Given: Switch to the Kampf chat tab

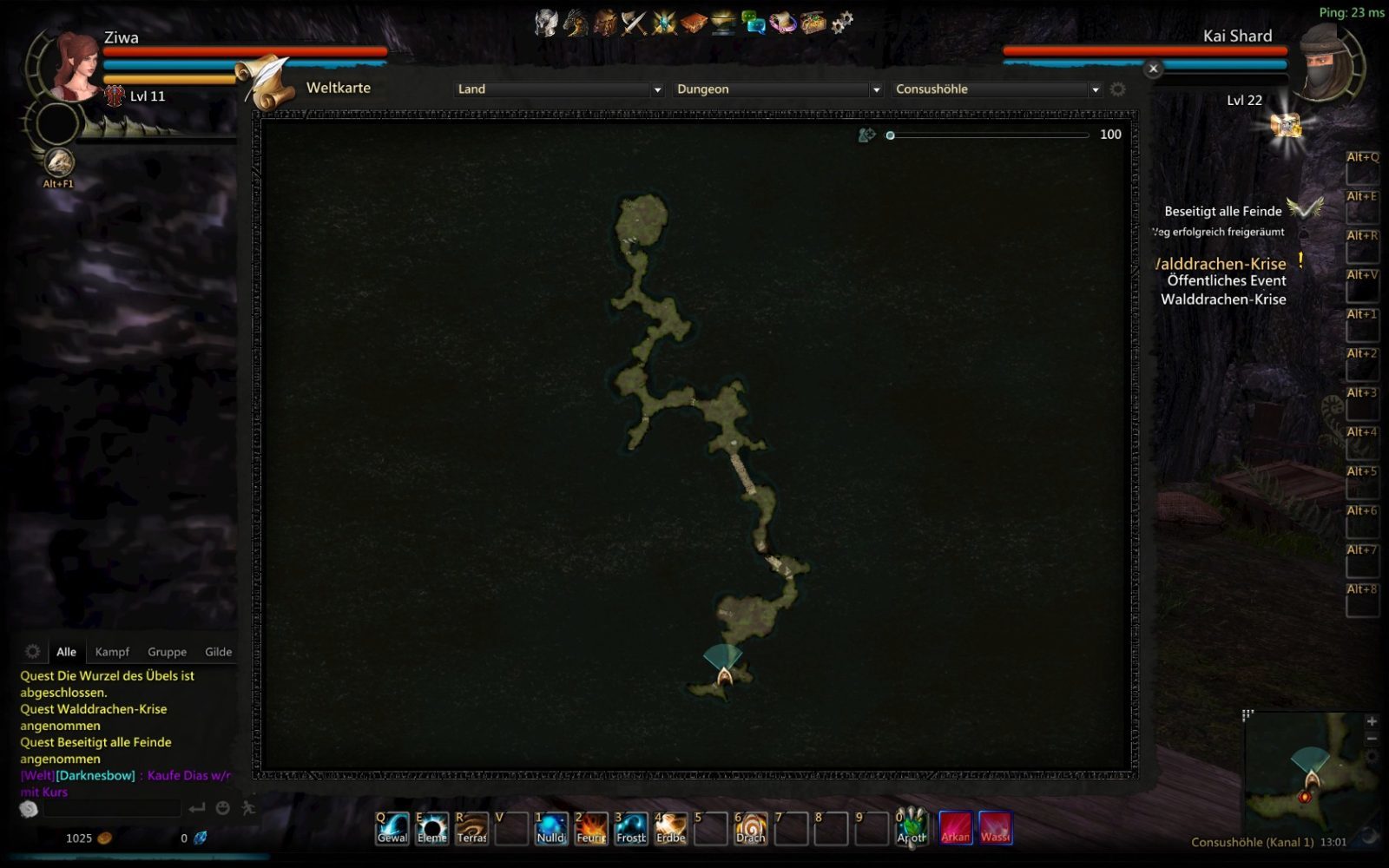Looking at the screenshot, I should pyautogui.click(x=112, y=652).
